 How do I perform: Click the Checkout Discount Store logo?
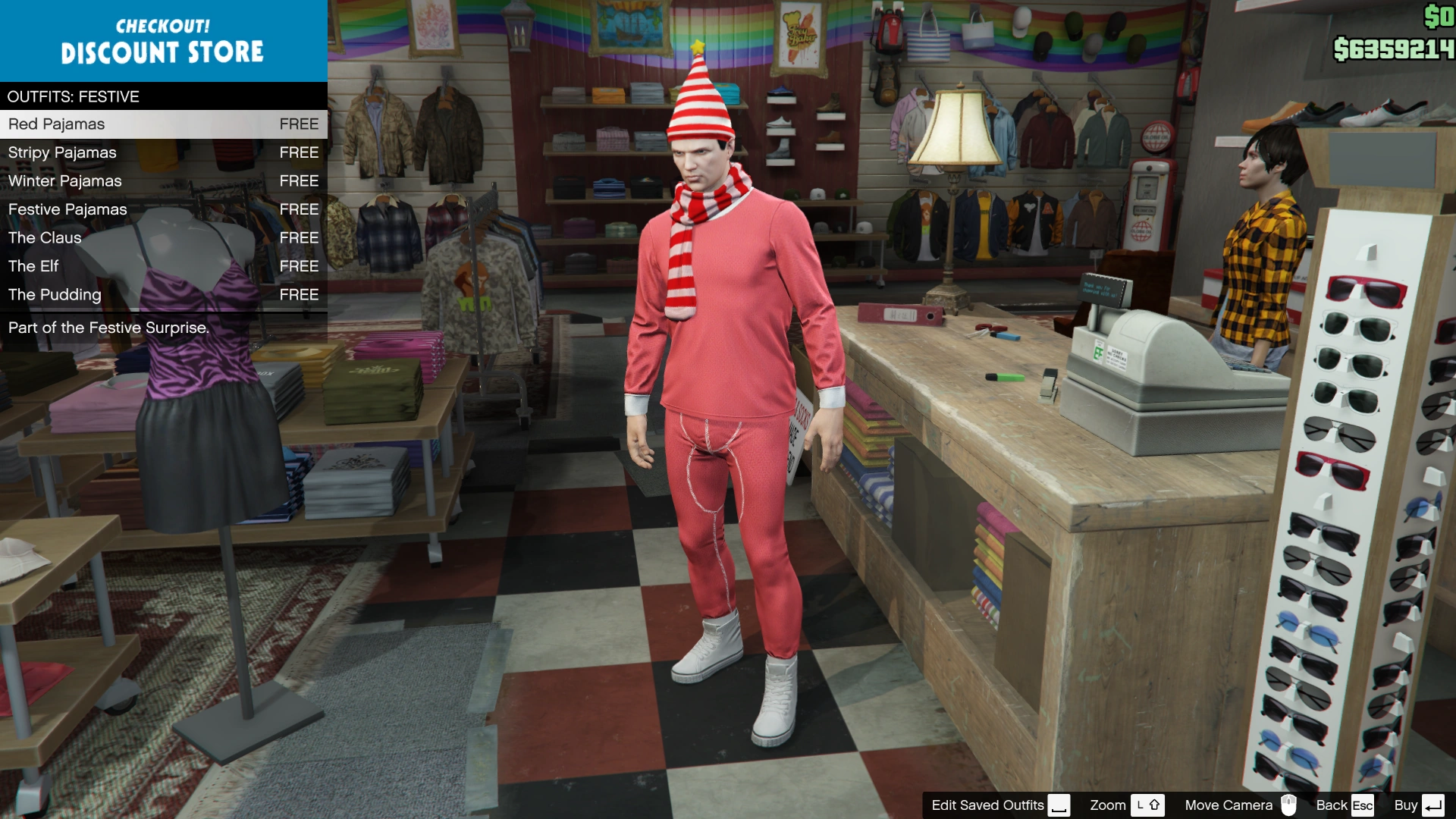tap(163, 41)
